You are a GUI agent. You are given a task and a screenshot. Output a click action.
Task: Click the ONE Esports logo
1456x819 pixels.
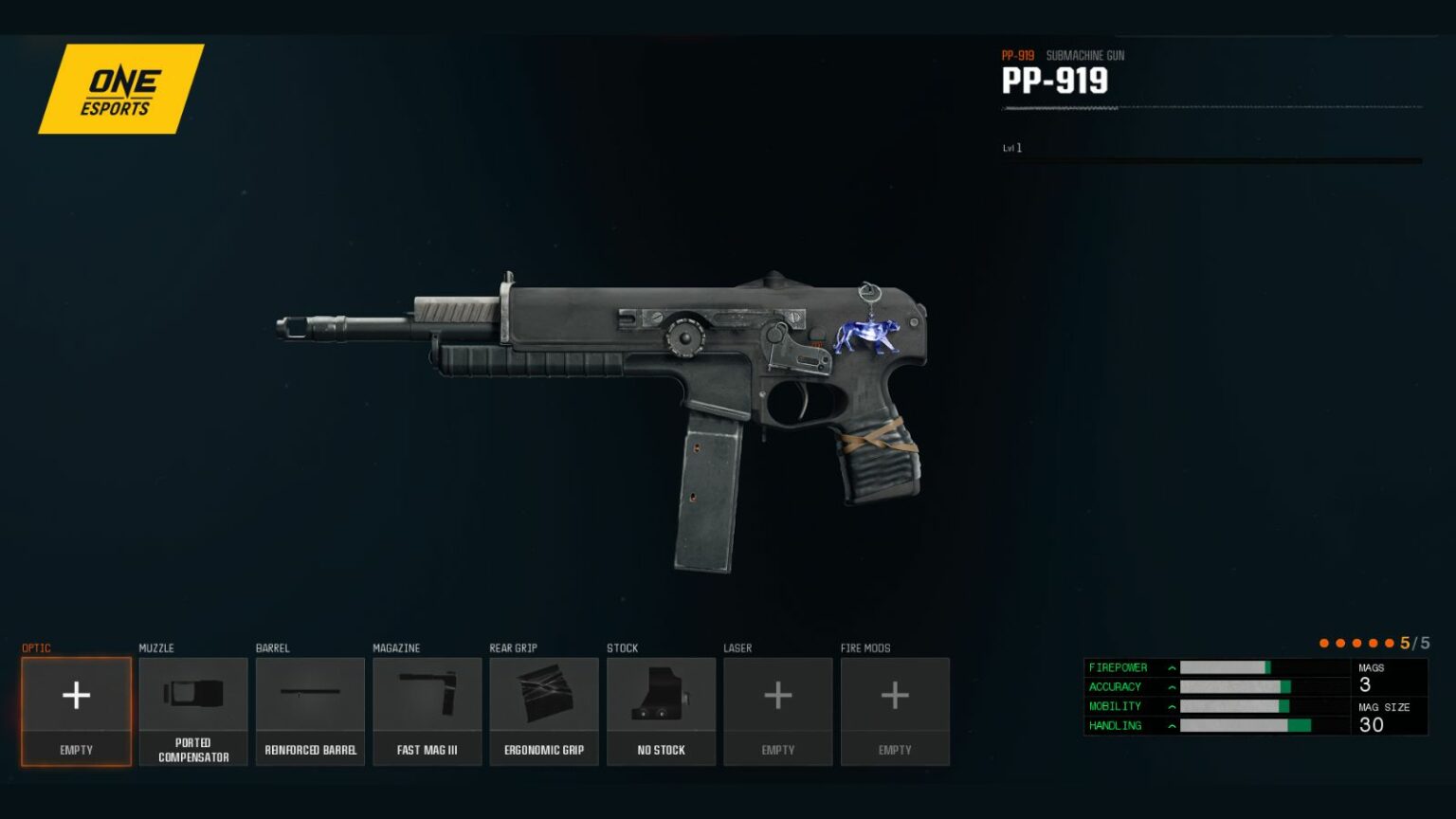click(120, 89)
